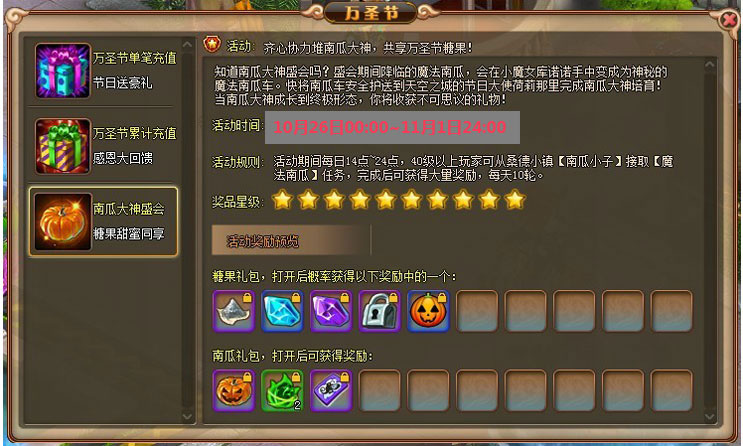Viewport: 743px width, 446px height.
Task: Inspect the grey stone shard reward
Action: (x=233, y=311)
